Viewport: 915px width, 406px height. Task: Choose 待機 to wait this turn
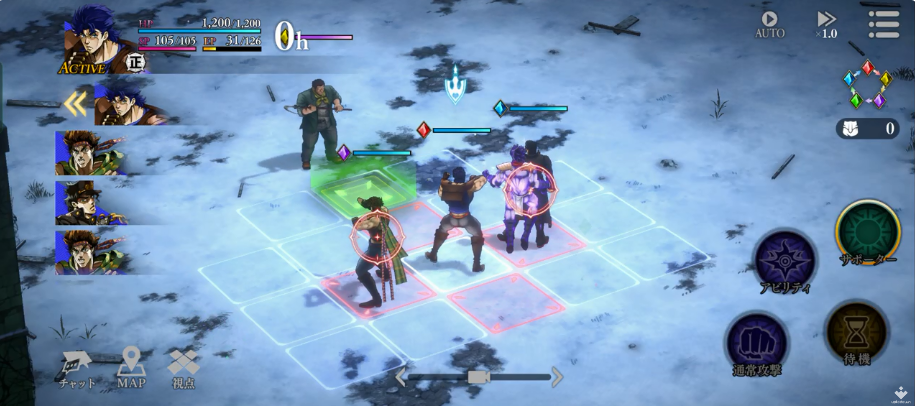[856, 335]
